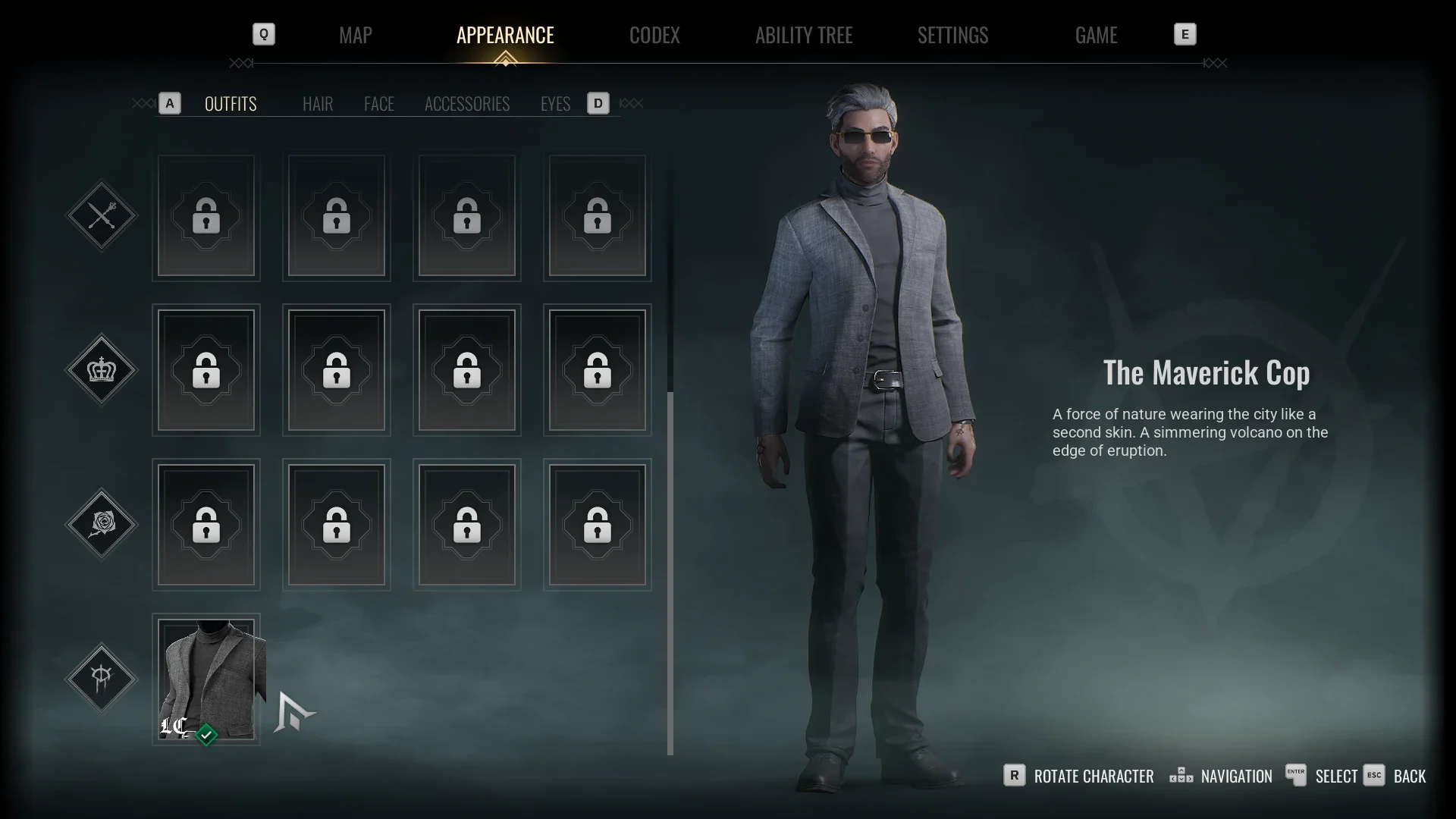1456x819 pixels.
Task: Switch to the Codex tab
Action: pyautogui.click(x=654, y=35)
